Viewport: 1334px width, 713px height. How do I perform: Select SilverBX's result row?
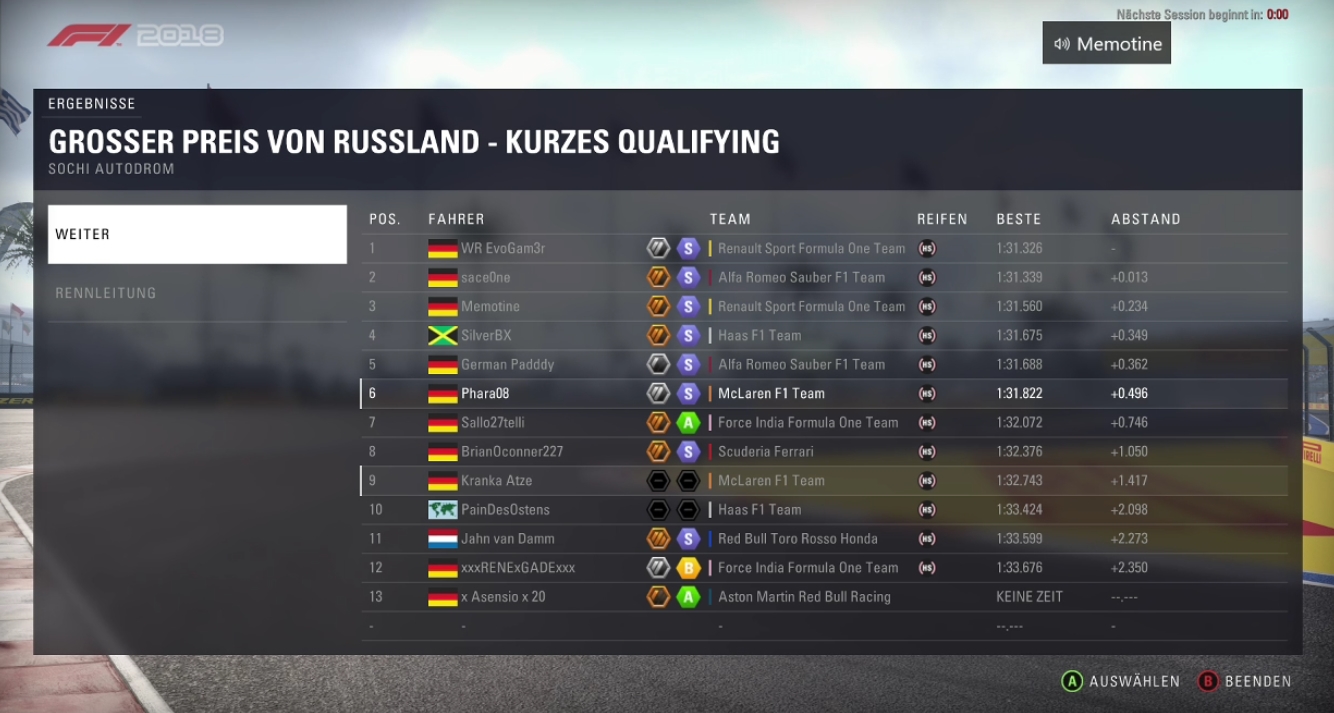click(x=486, y=335)
